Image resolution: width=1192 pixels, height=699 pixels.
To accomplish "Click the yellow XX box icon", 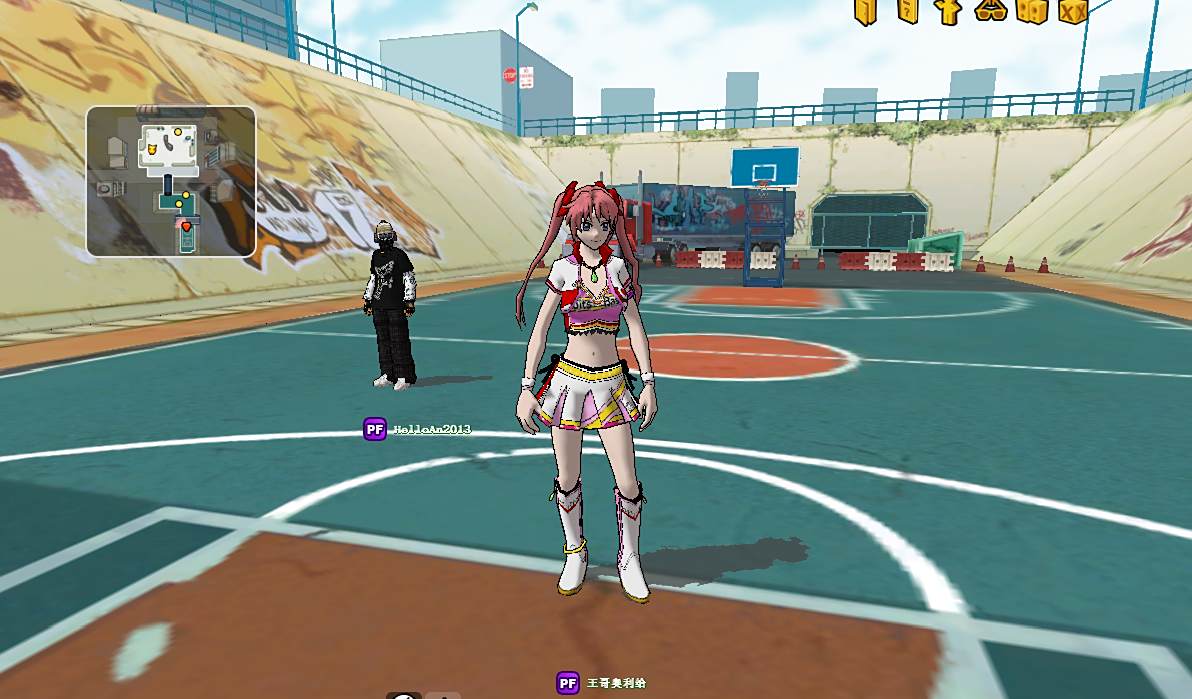I will (x=1073, y=11).
